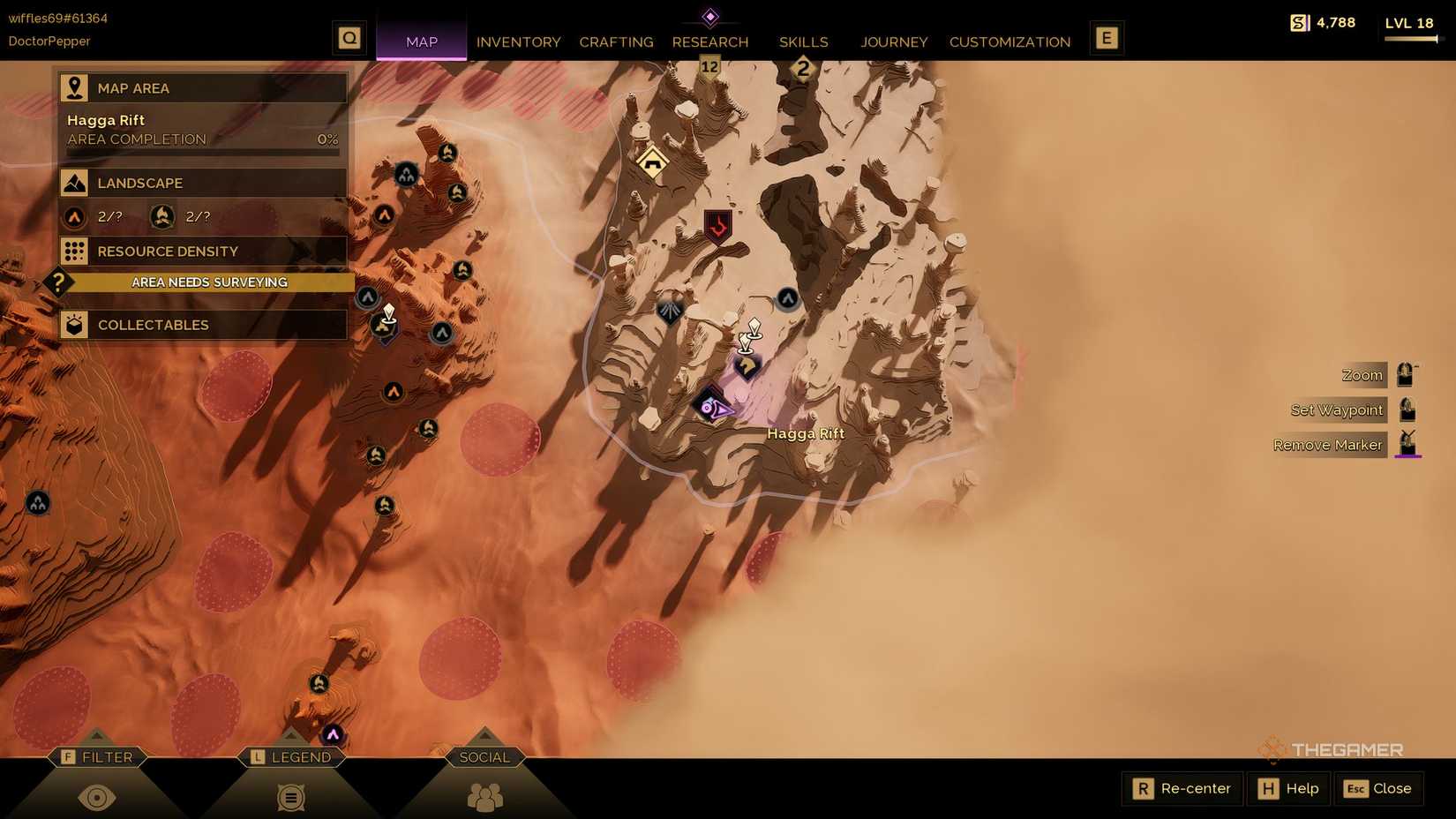Click the Re-center button
Screen dimensions: 1456x819
(1181, 788)
